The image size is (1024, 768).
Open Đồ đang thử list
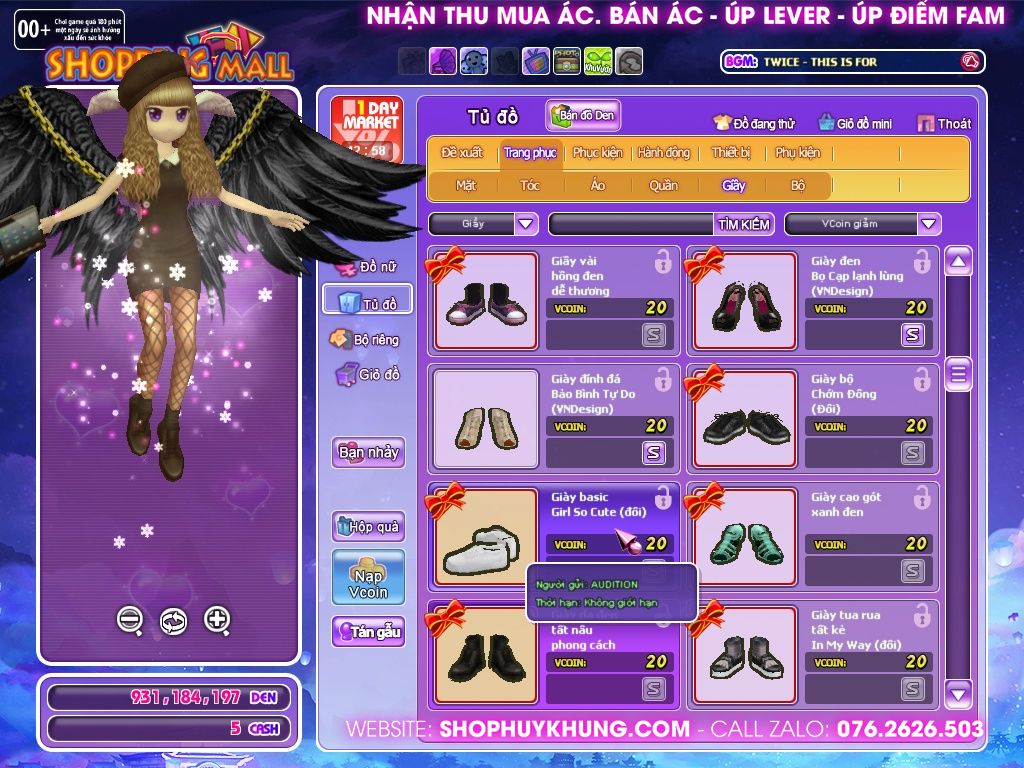tap(754, 123)
